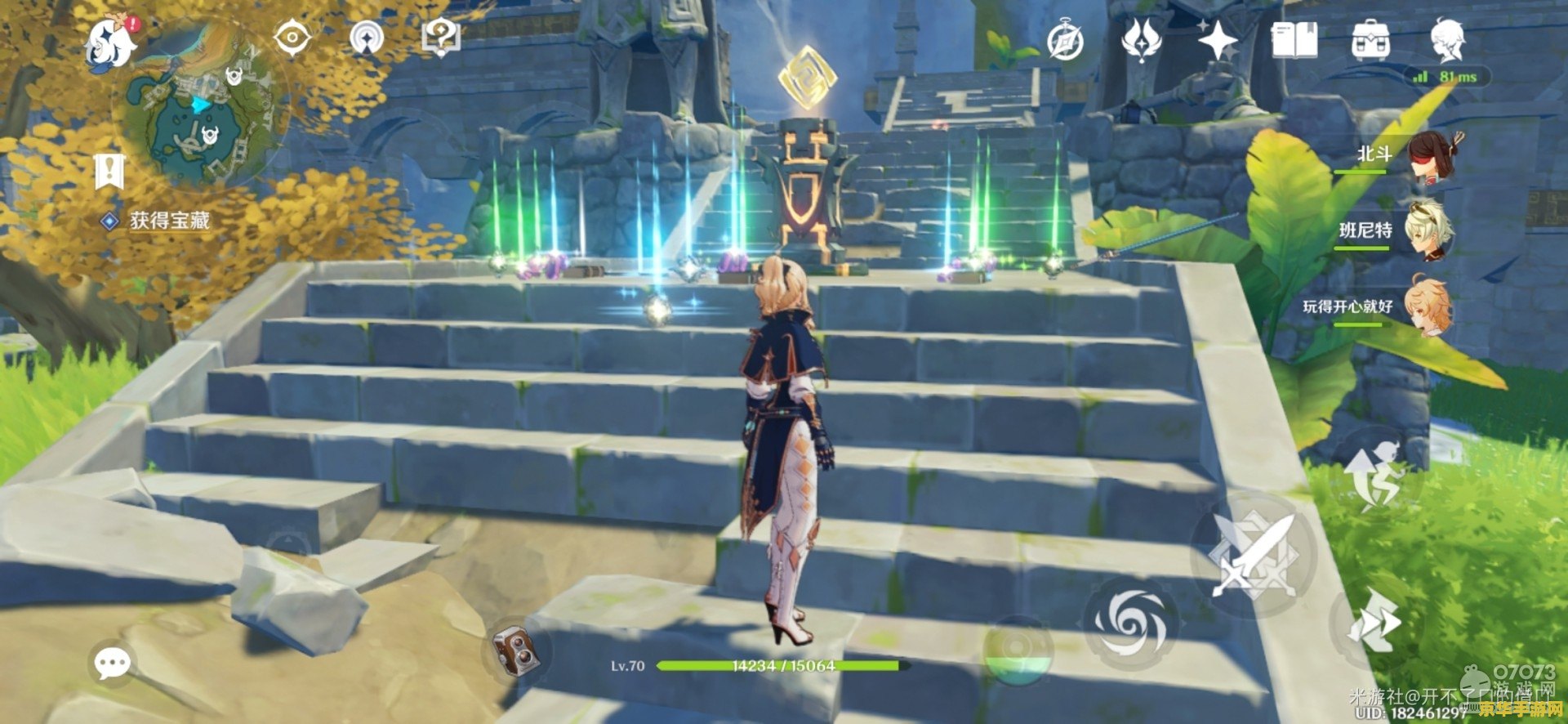
Task: Open the wish star icon
Action: tap(1217, 39)
